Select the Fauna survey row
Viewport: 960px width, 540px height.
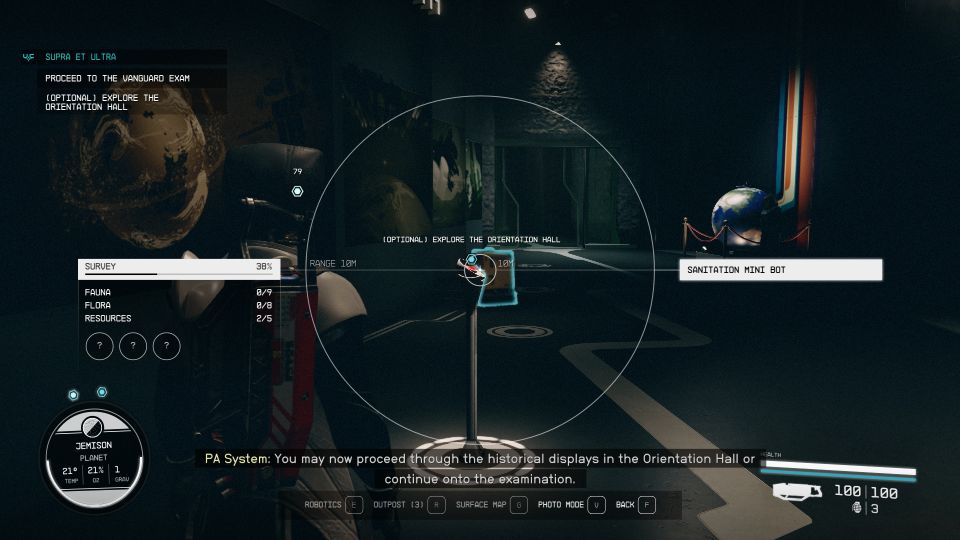(177, 291)
